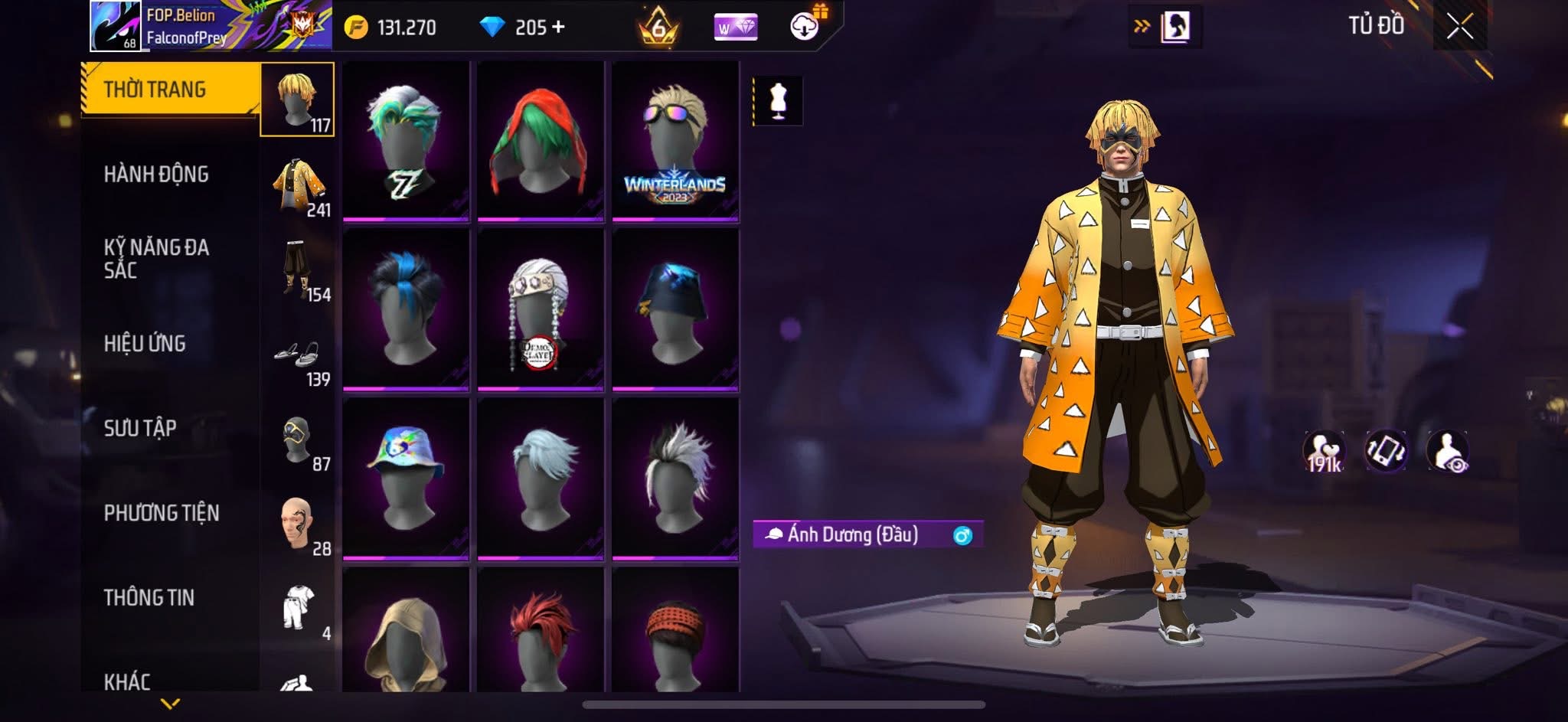The width and height of the screenshot is (1568, 722).
Task: Pick the holographic rainbow bucket hat
Action: pyautogui.click(x=405, y=479)
